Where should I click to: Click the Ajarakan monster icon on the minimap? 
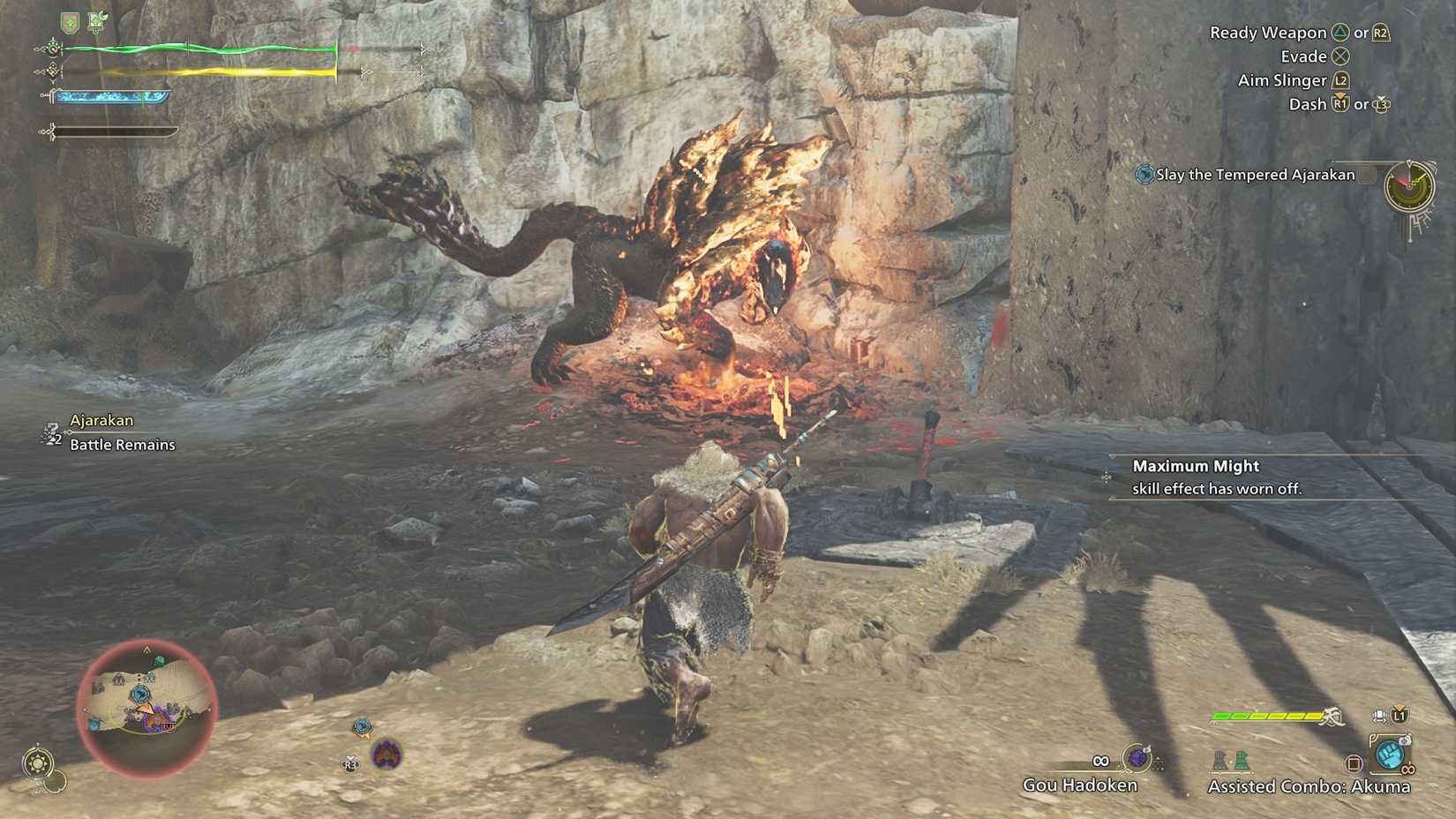(x=154, y=720)
